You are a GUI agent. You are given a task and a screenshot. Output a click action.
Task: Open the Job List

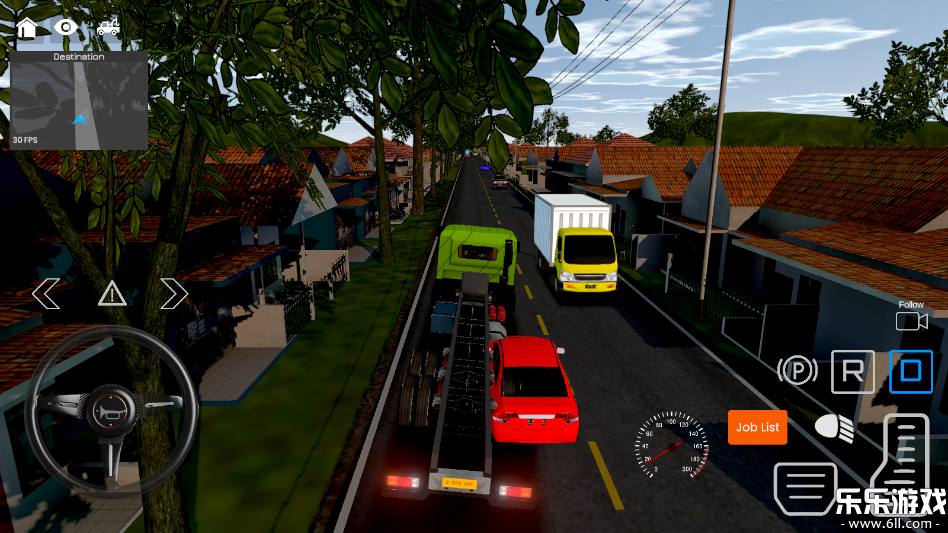(757, 427)
